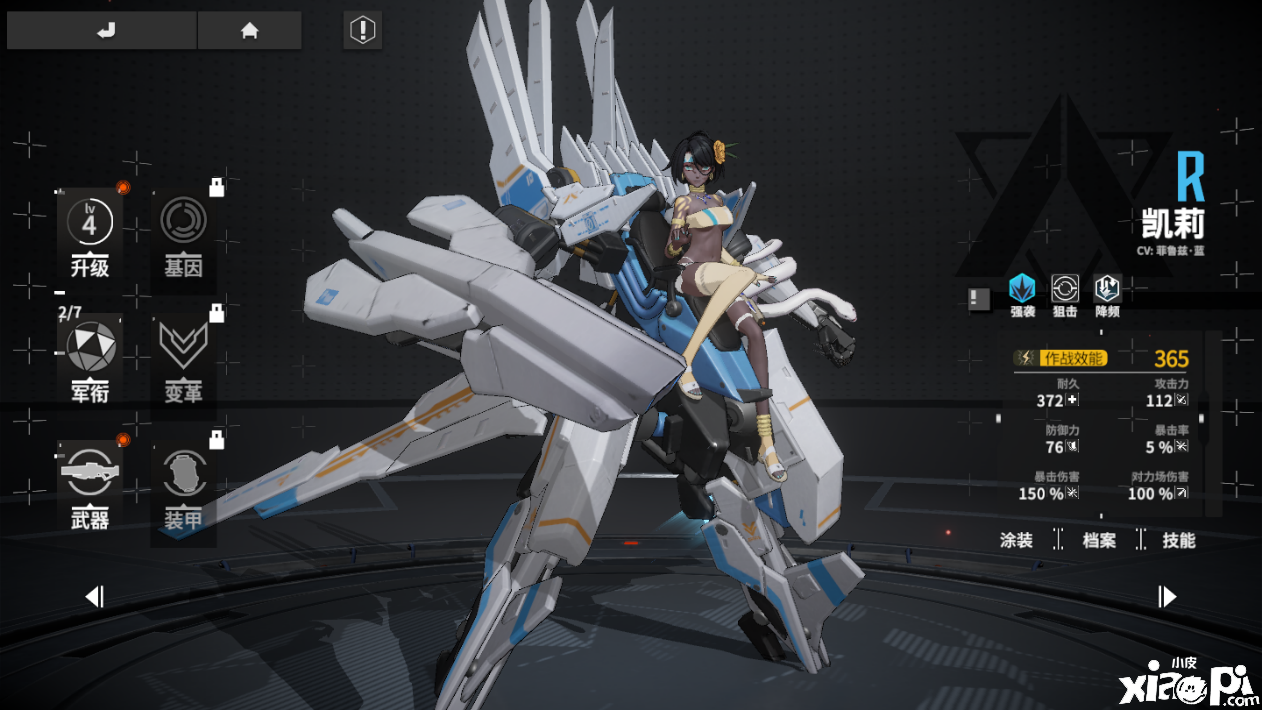This screenshot has height=710, width=1262.
Task: Open the exclamation mark info button
Action: (x=361, y=30)
